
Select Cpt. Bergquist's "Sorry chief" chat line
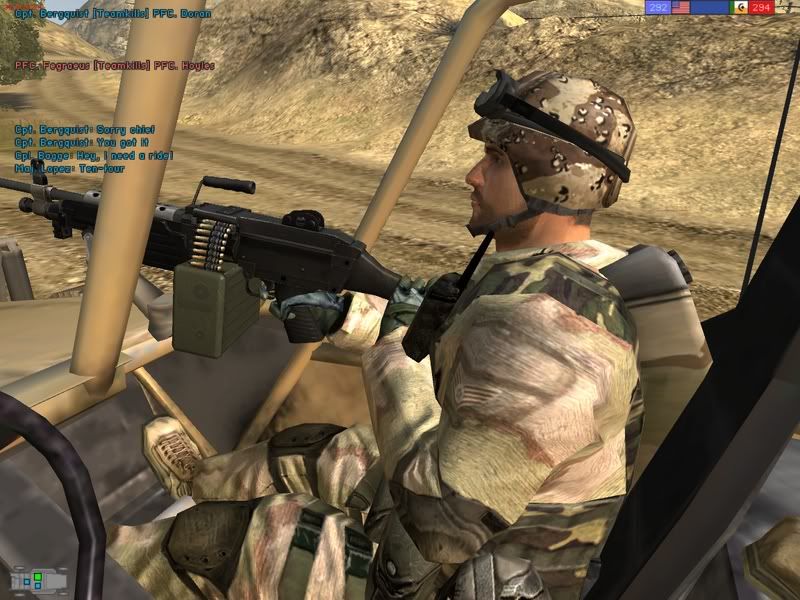click(x=84, y=129)
